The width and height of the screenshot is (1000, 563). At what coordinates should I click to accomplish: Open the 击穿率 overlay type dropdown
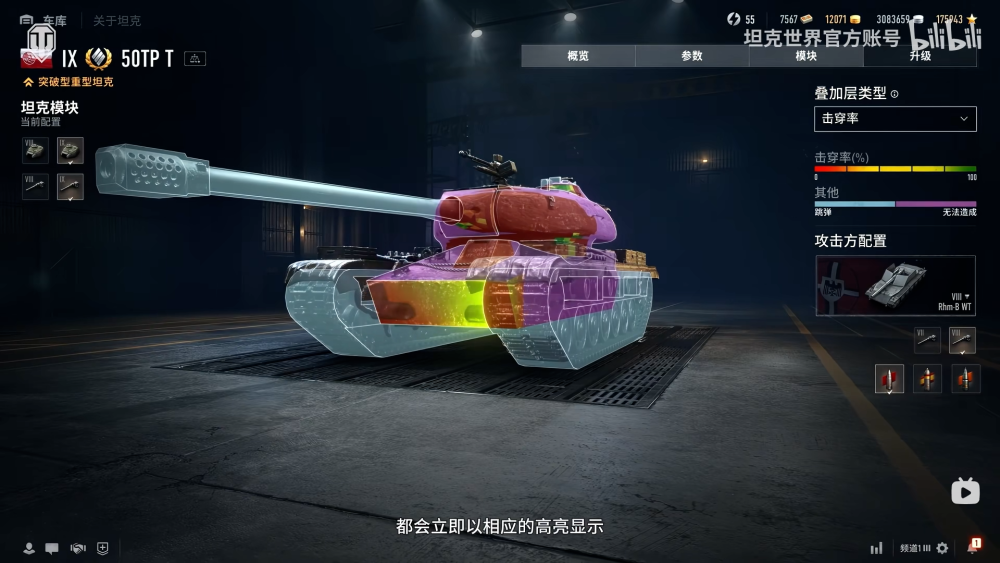[895, 118]
